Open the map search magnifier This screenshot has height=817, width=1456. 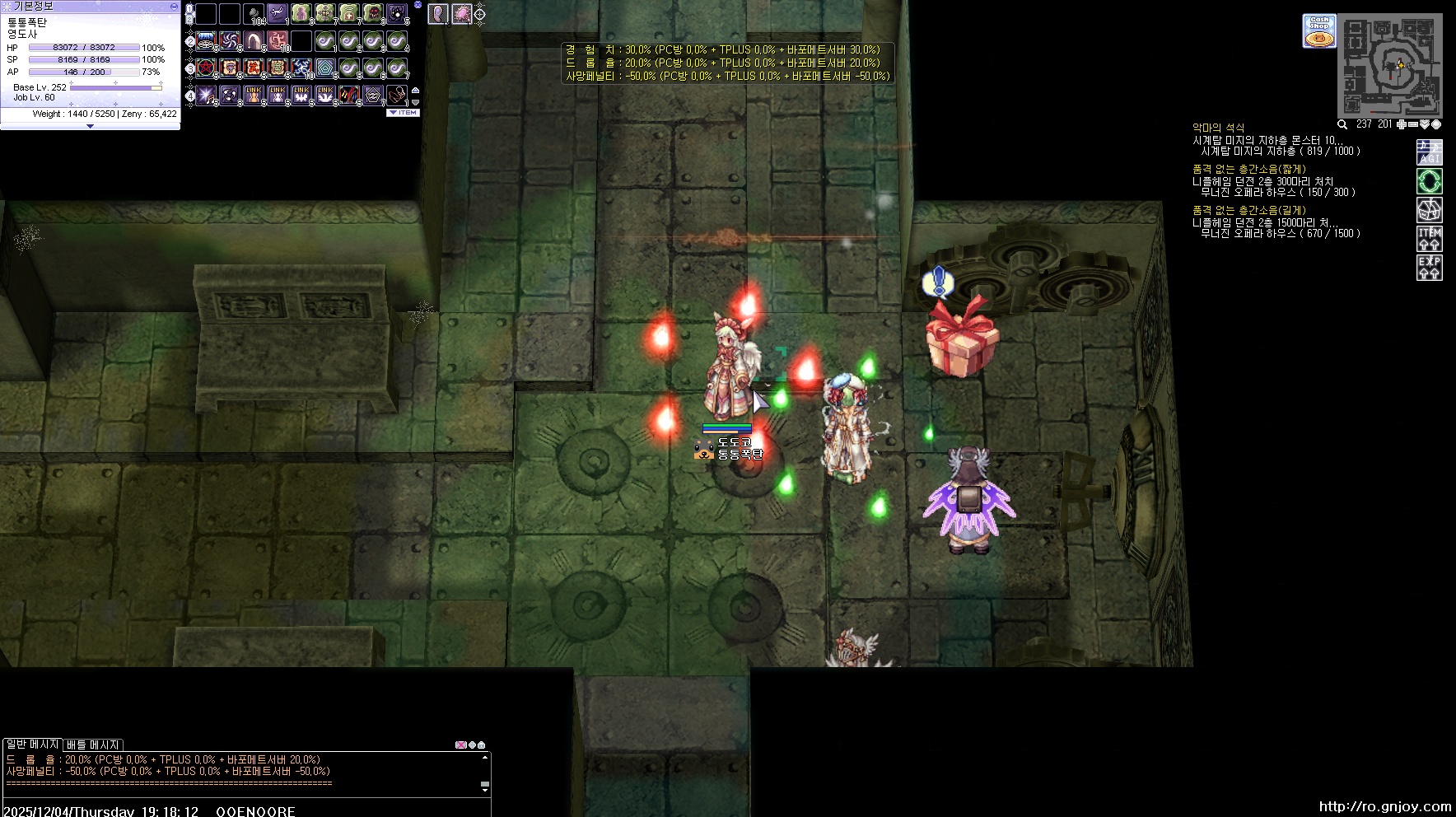click(1342, 124)
